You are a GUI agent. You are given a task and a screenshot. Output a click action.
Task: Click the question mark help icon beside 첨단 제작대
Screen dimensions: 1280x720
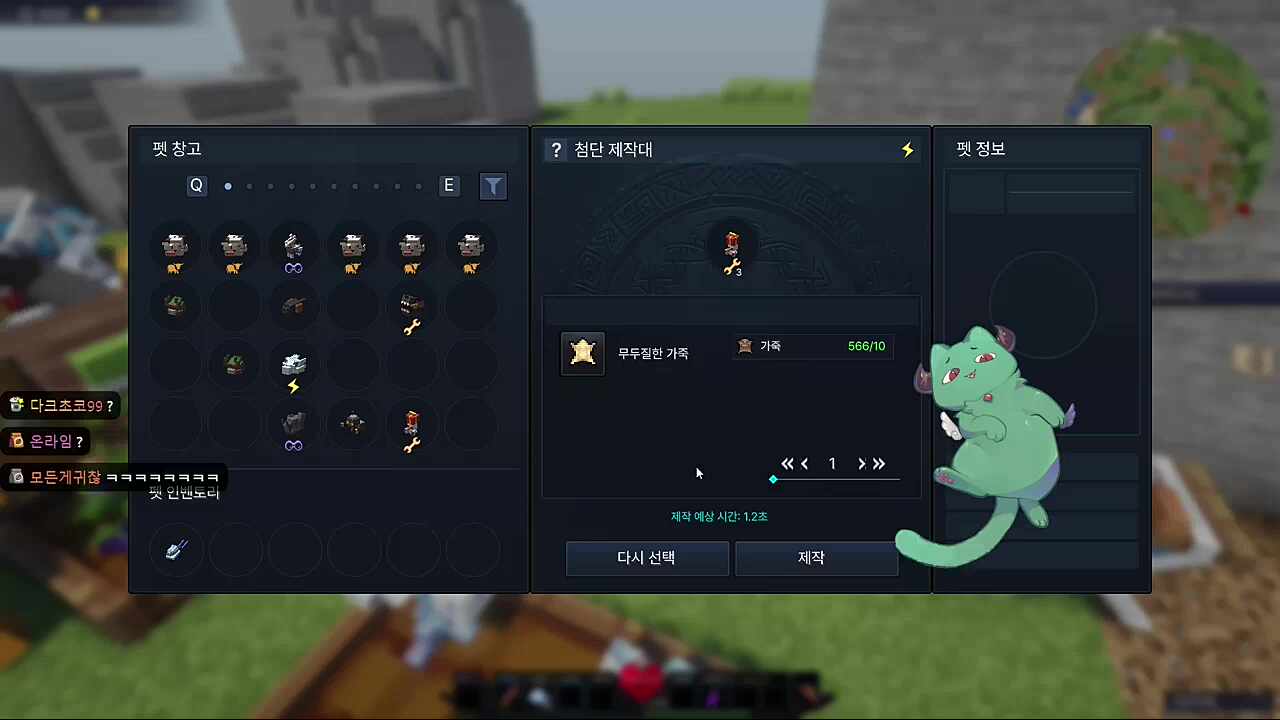click(556, 149)
